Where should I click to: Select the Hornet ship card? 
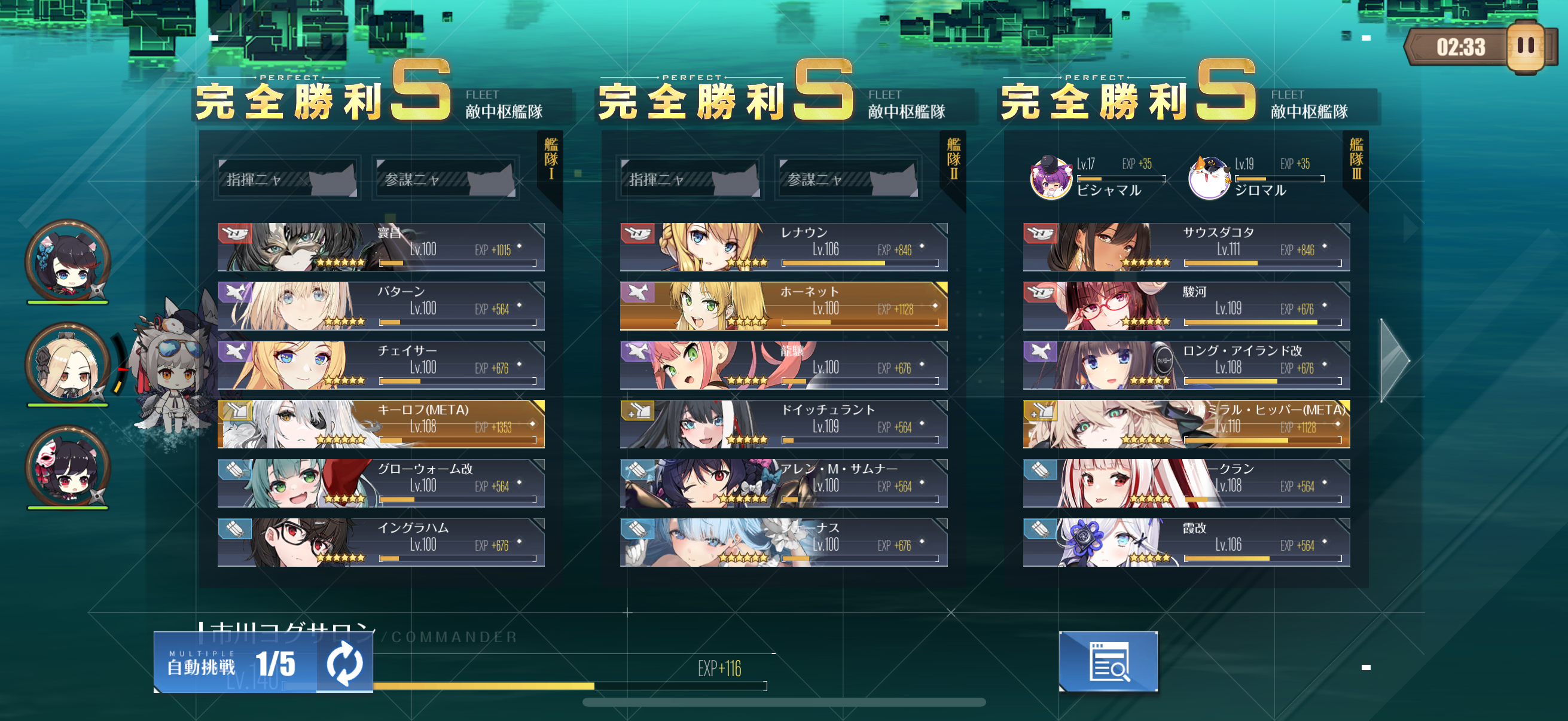coord(783,305)
